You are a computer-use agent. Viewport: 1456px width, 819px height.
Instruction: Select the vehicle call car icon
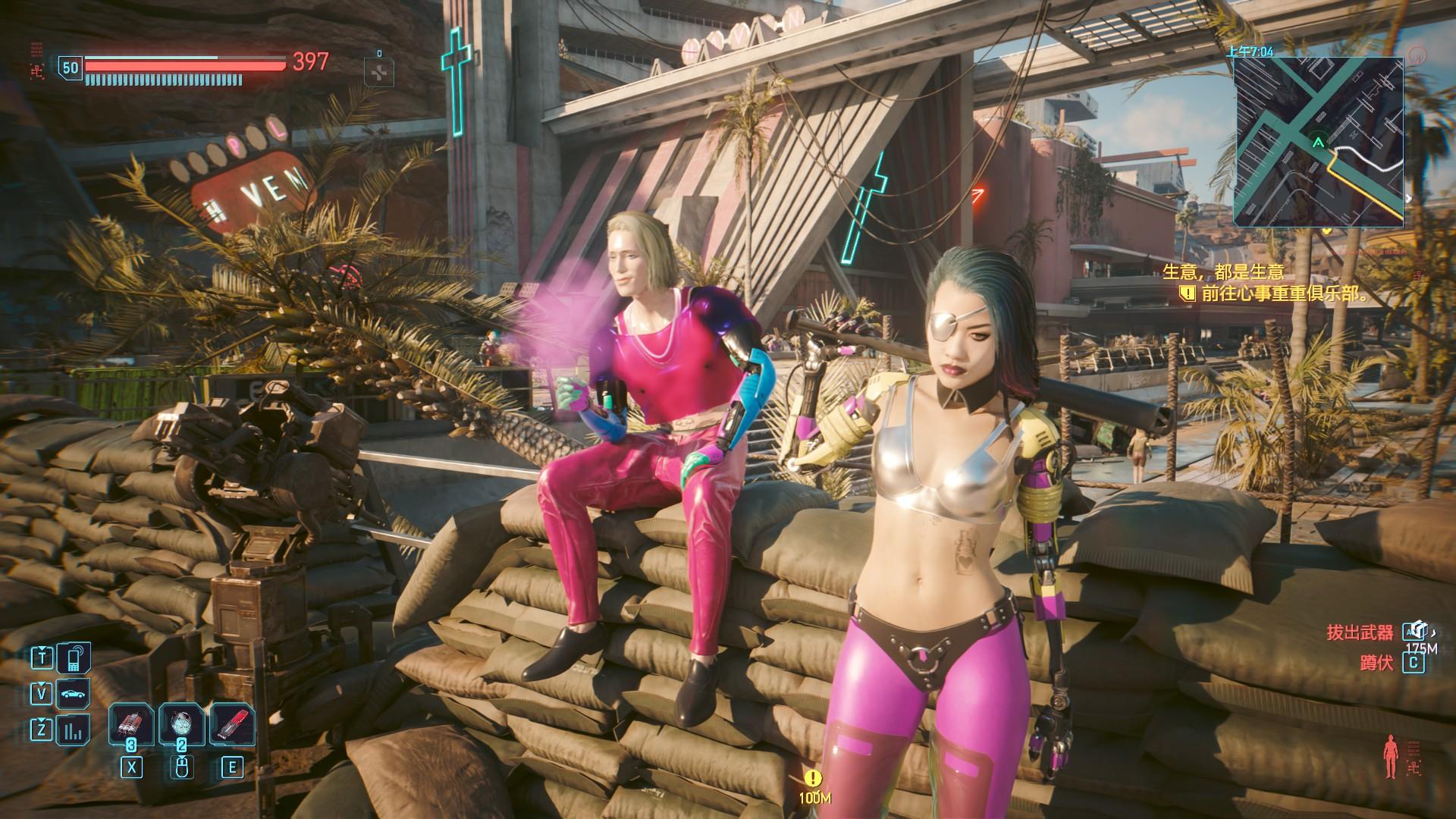[74, 693]
